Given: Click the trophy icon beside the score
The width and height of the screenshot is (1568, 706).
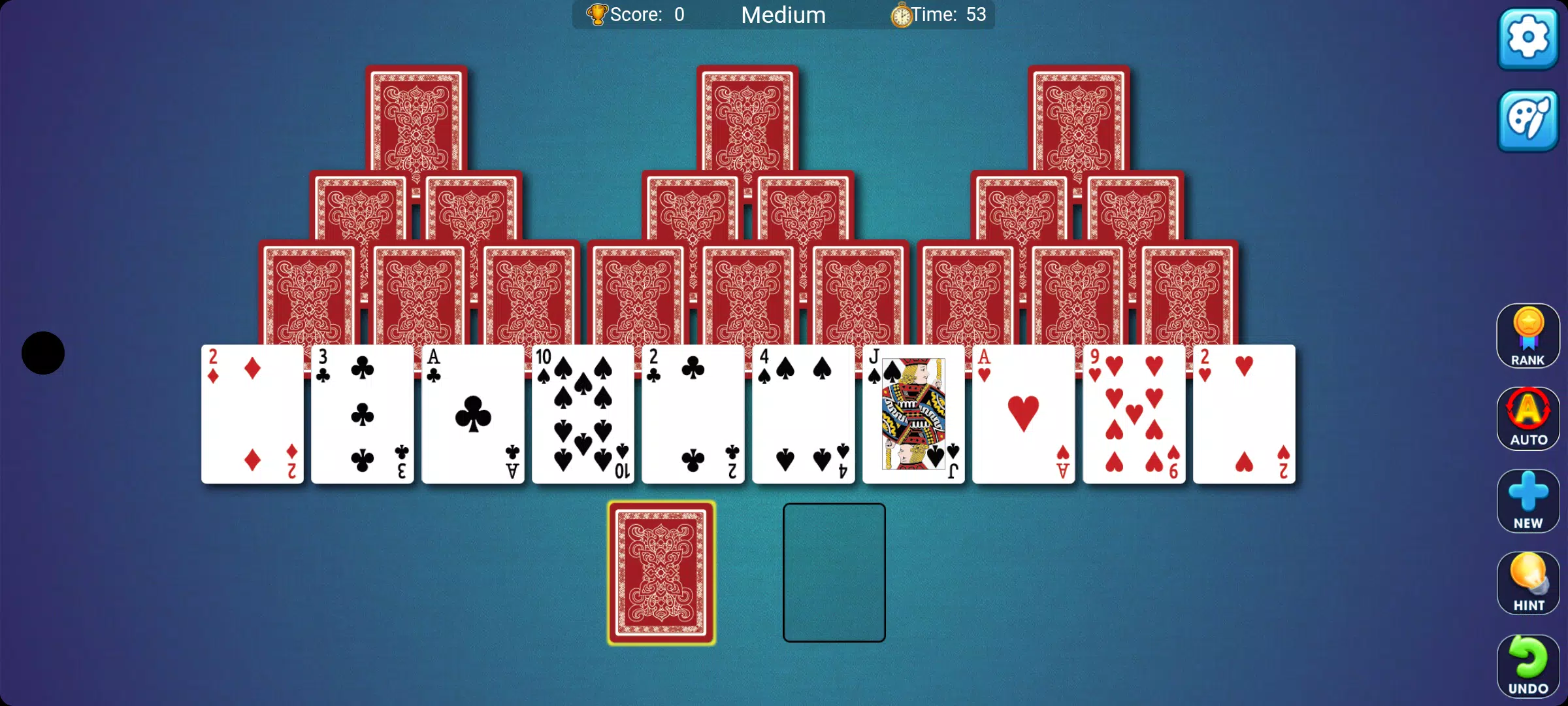Looking at the screenshot, I should 596,14.
